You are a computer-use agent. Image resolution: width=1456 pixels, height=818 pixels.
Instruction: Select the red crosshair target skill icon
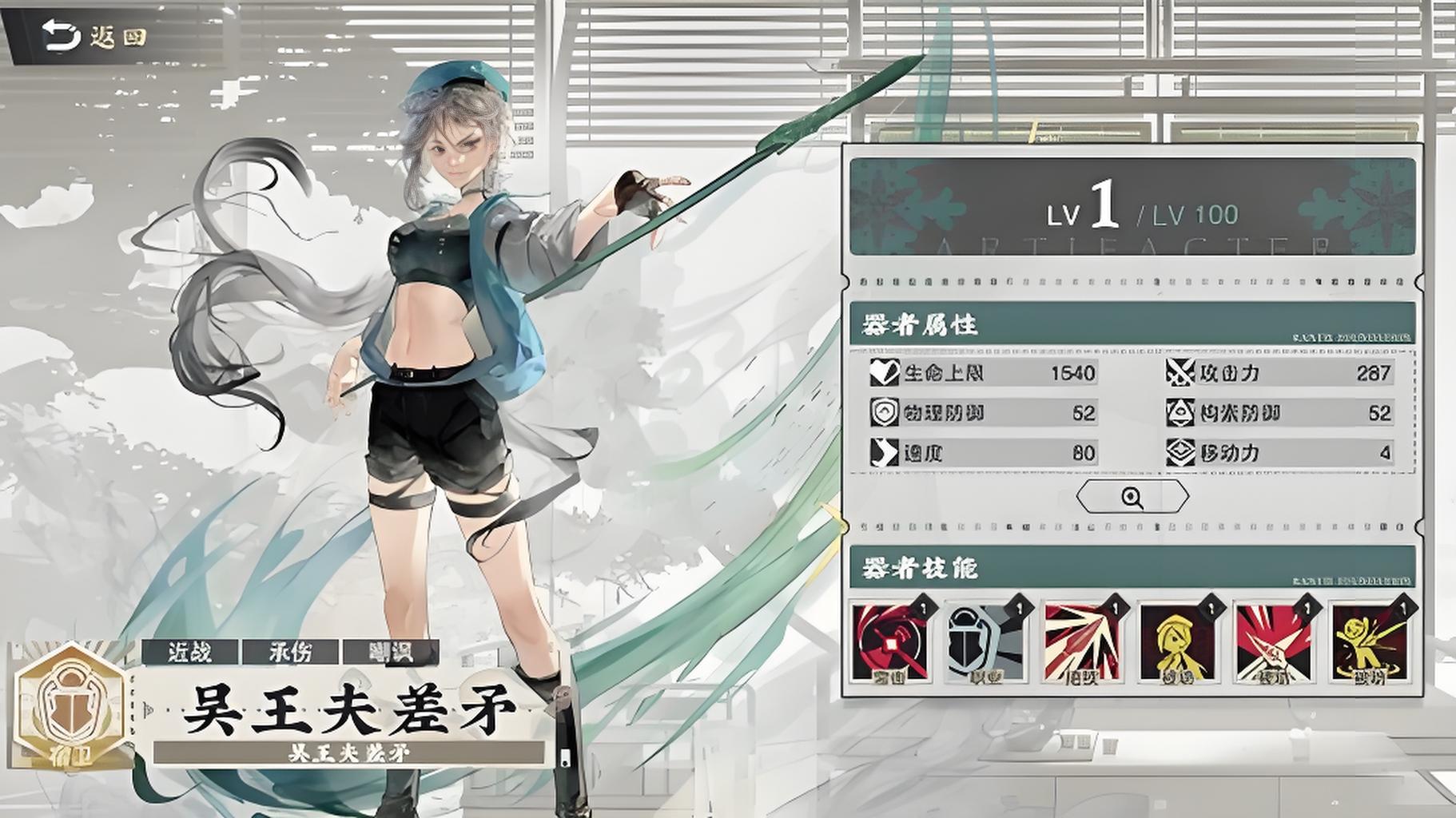(891, 642)
